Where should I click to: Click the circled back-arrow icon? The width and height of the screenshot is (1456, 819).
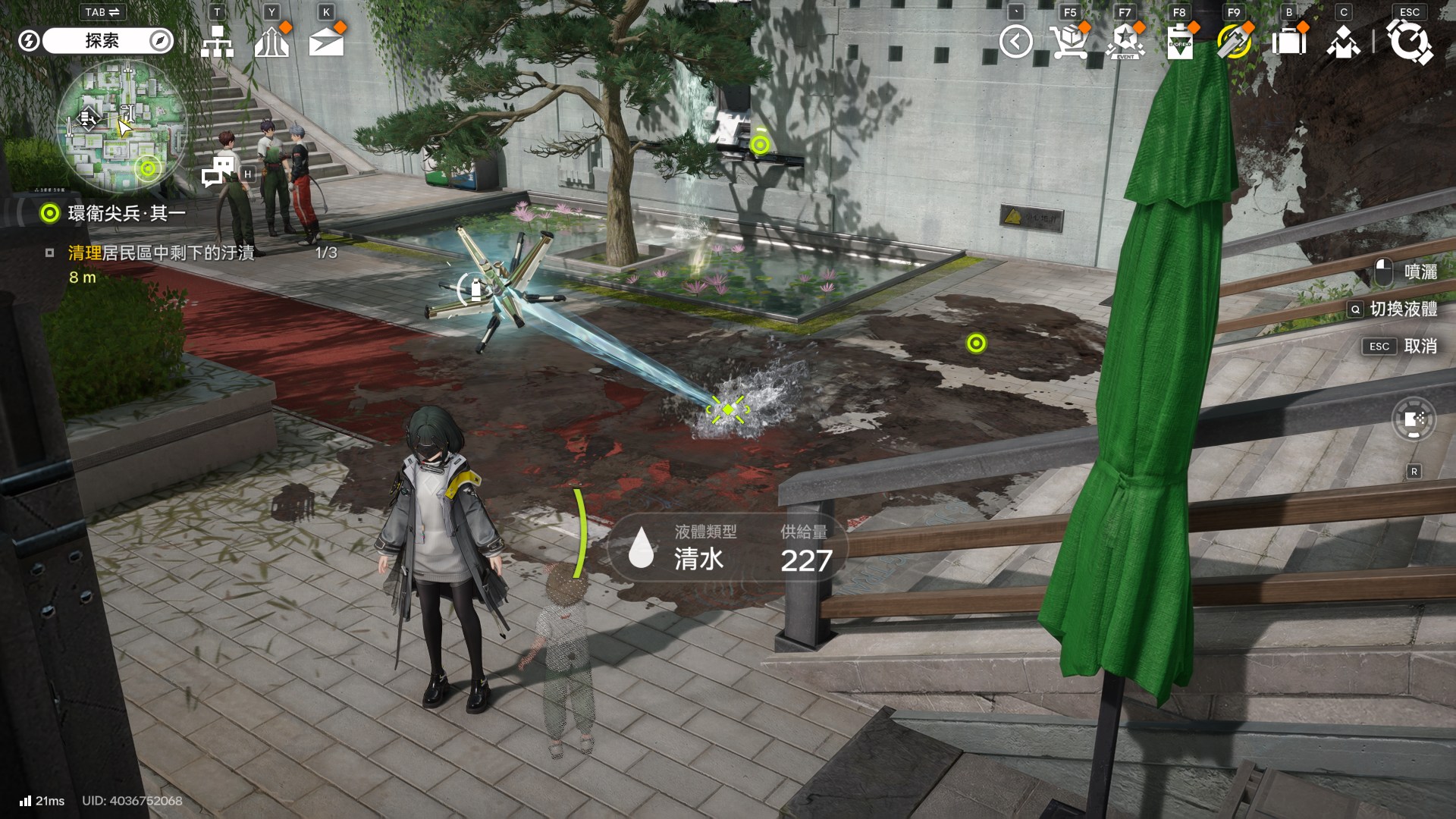tap(1015, 42)
